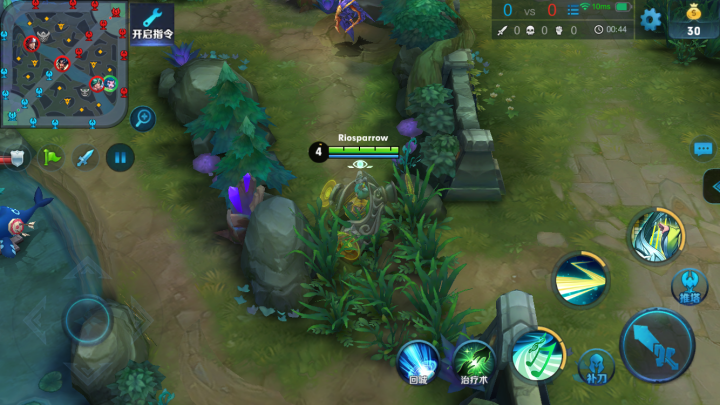Send the sword attack signal

(85, 157)
